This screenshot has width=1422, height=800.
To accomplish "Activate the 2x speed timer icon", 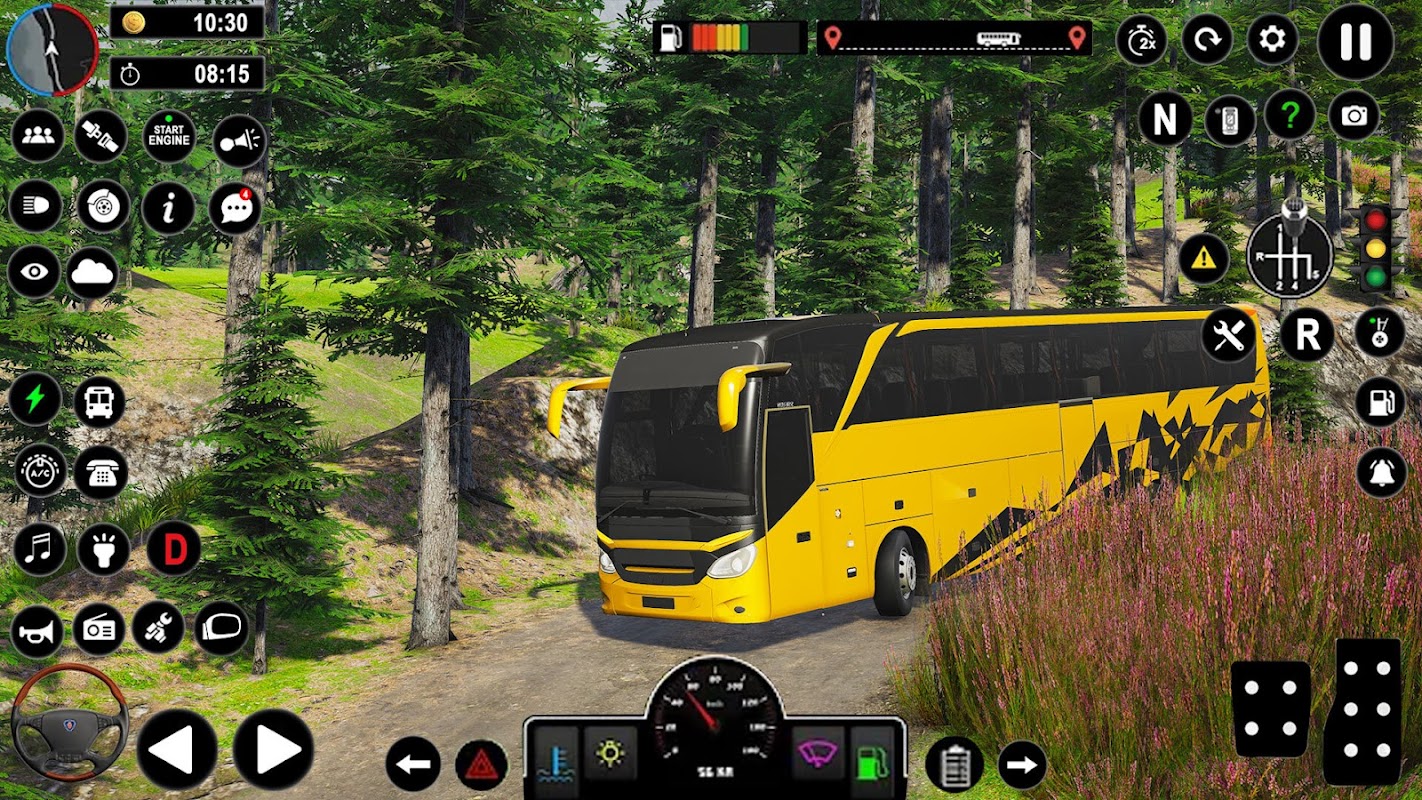I will tap(1141, 40).
